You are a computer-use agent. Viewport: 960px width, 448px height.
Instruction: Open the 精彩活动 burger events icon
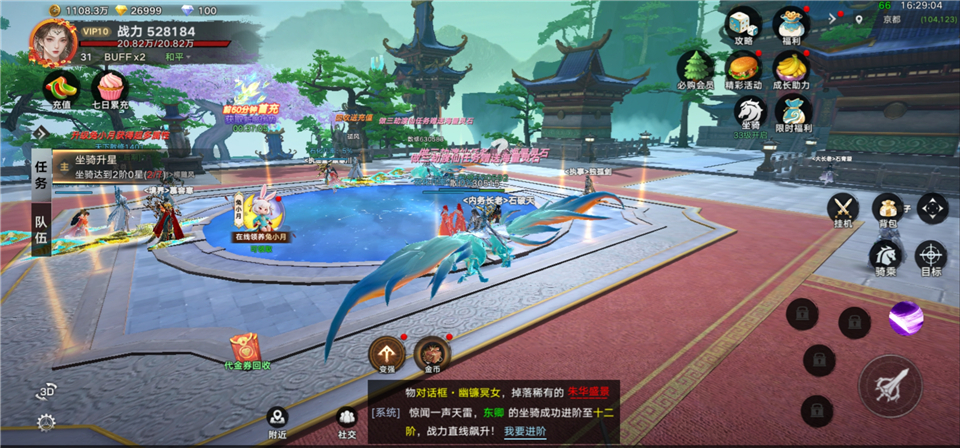coord(743,68)
